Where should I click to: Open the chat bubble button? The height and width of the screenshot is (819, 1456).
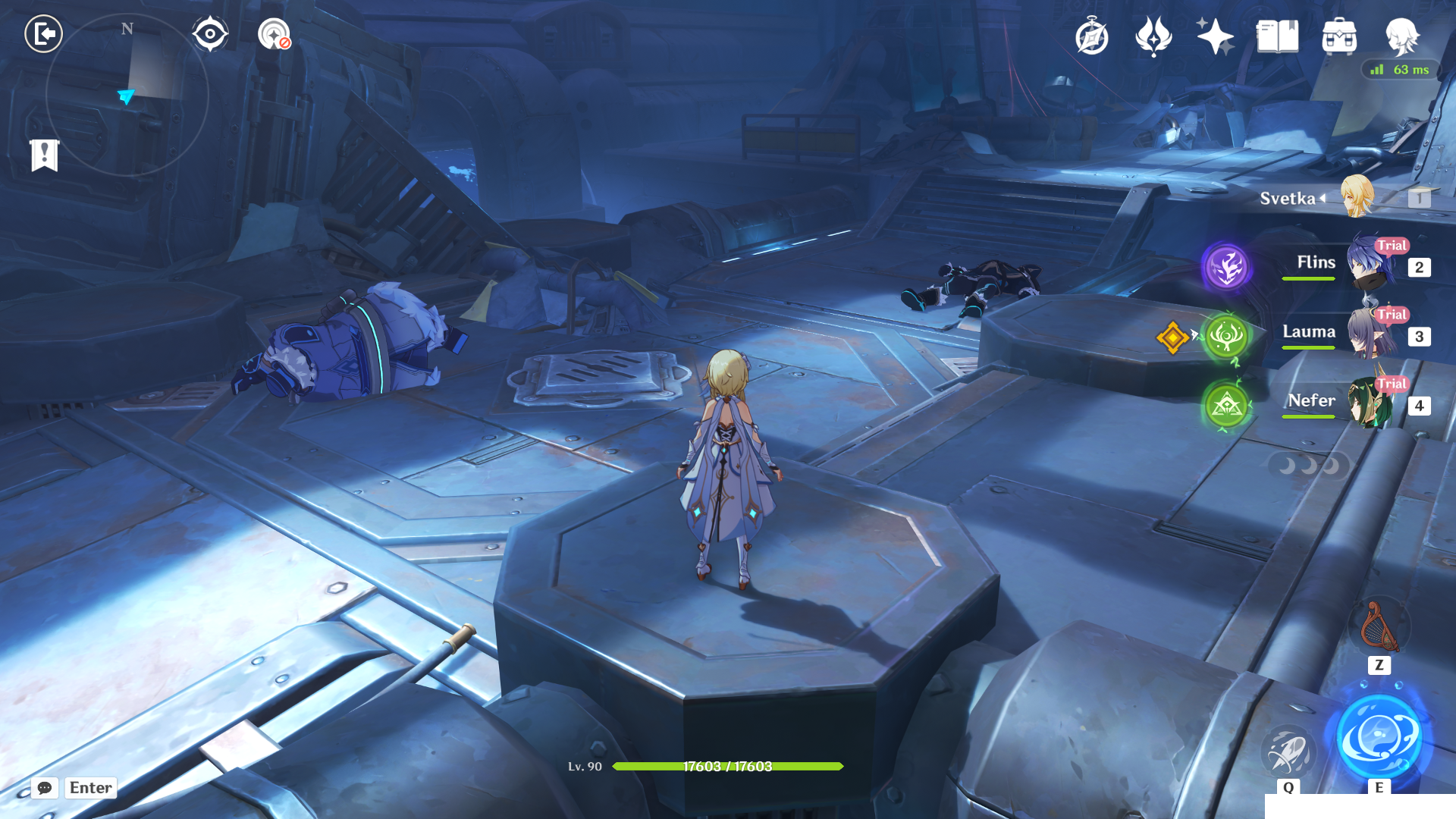(45, 788)
